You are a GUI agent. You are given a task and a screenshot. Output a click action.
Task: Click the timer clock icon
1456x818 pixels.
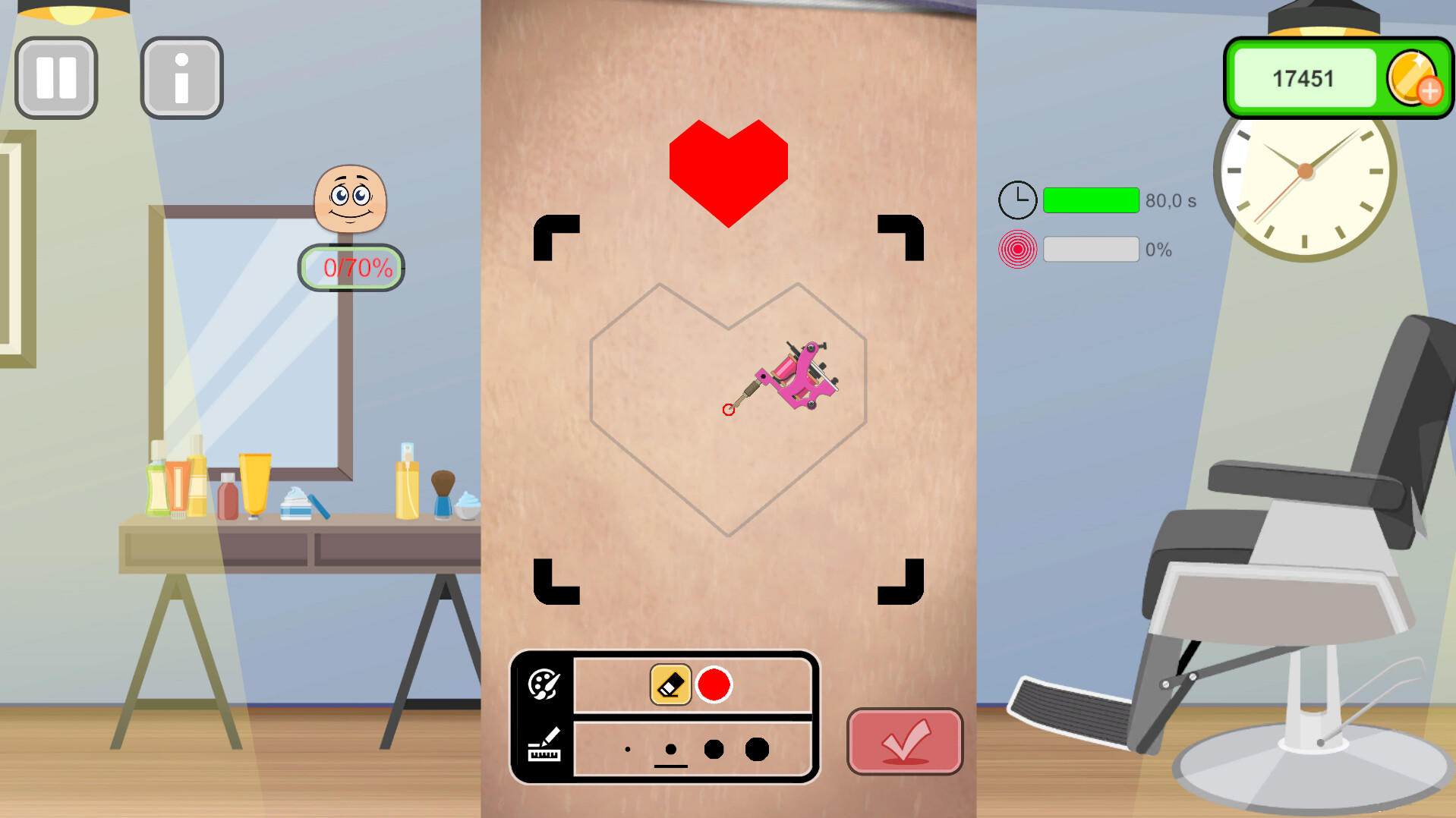pos(1017,200)
